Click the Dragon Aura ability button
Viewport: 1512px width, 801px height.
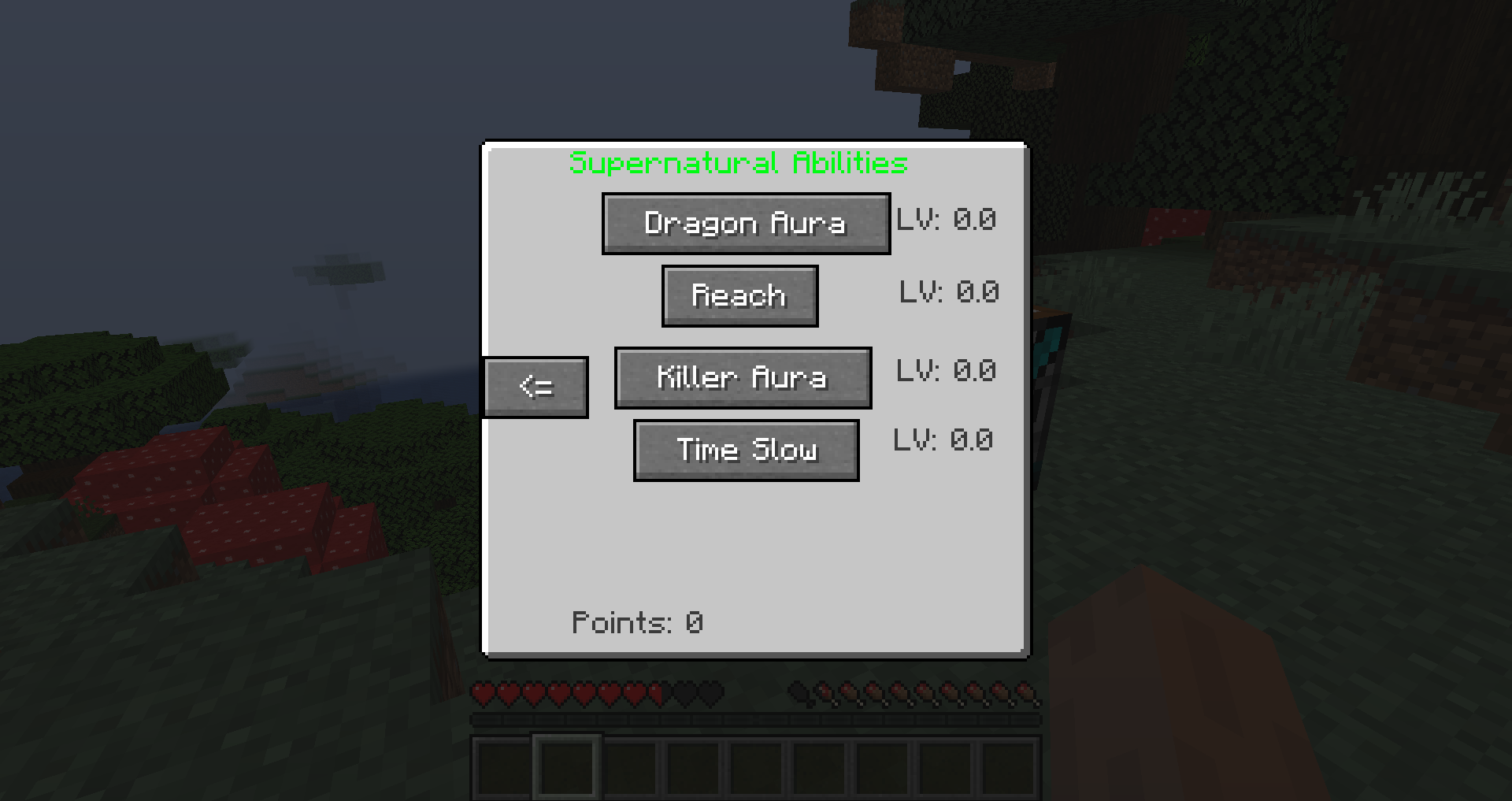(x=745, y=224)
